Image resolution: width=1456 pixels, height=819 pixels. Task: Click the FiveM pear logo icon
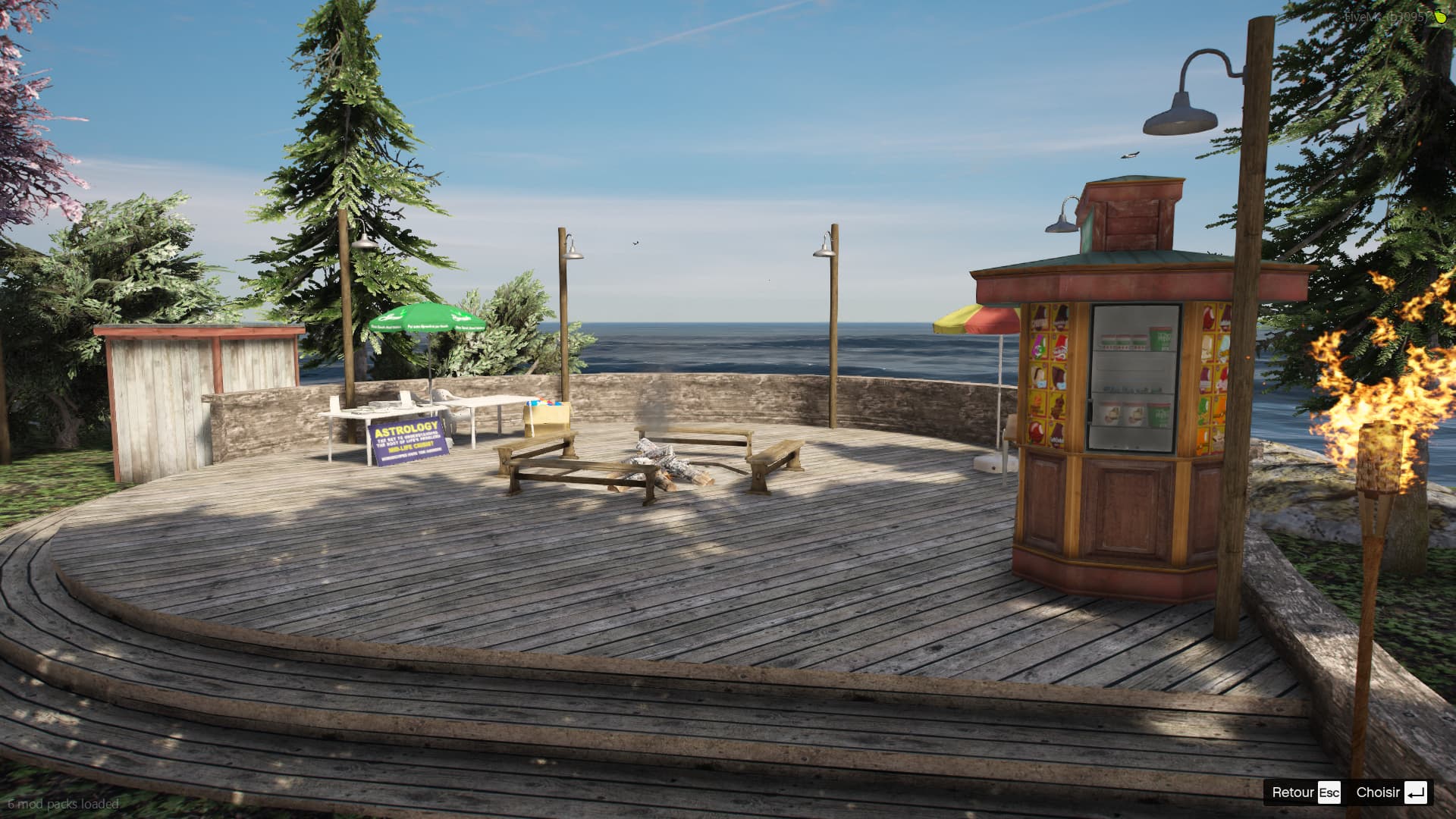[1440, 17]
